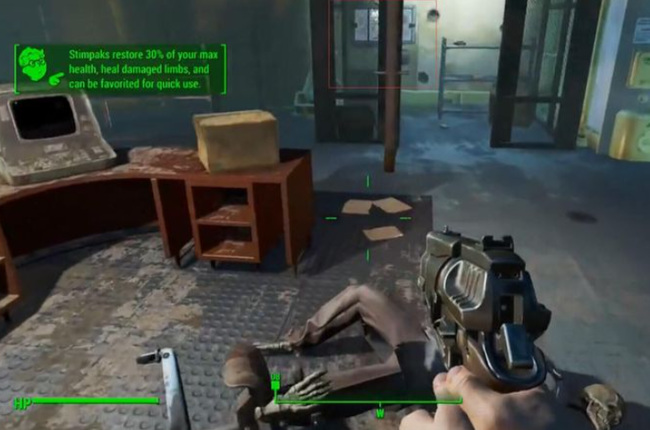The image size is (650, 430).
Task: Select the Stimpaks tutorial message text
Action: [x=143, y=69]
